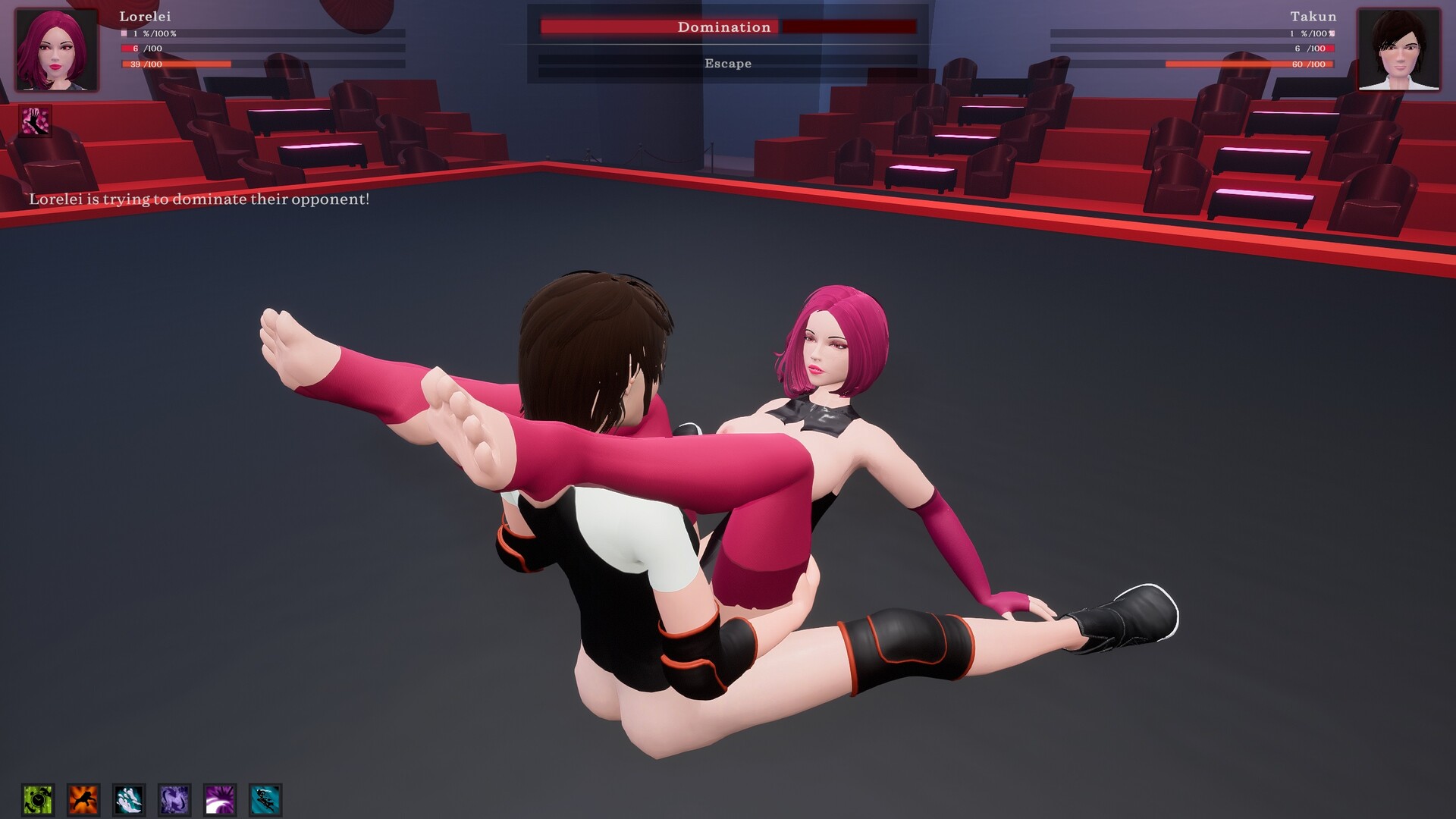The height and width of the screenshot is (819, 1456).
Task: Select the last skill in the hotbar
Action: (265, 798)
